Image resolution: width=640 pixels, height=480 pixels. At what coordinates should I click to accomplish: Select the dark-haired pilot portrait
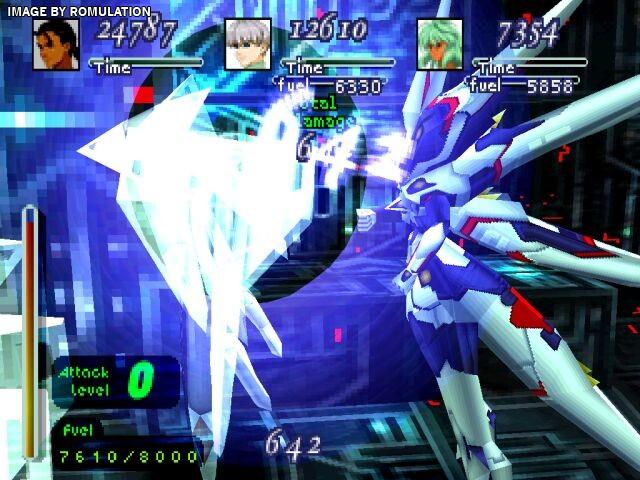[x=56, y=46]
